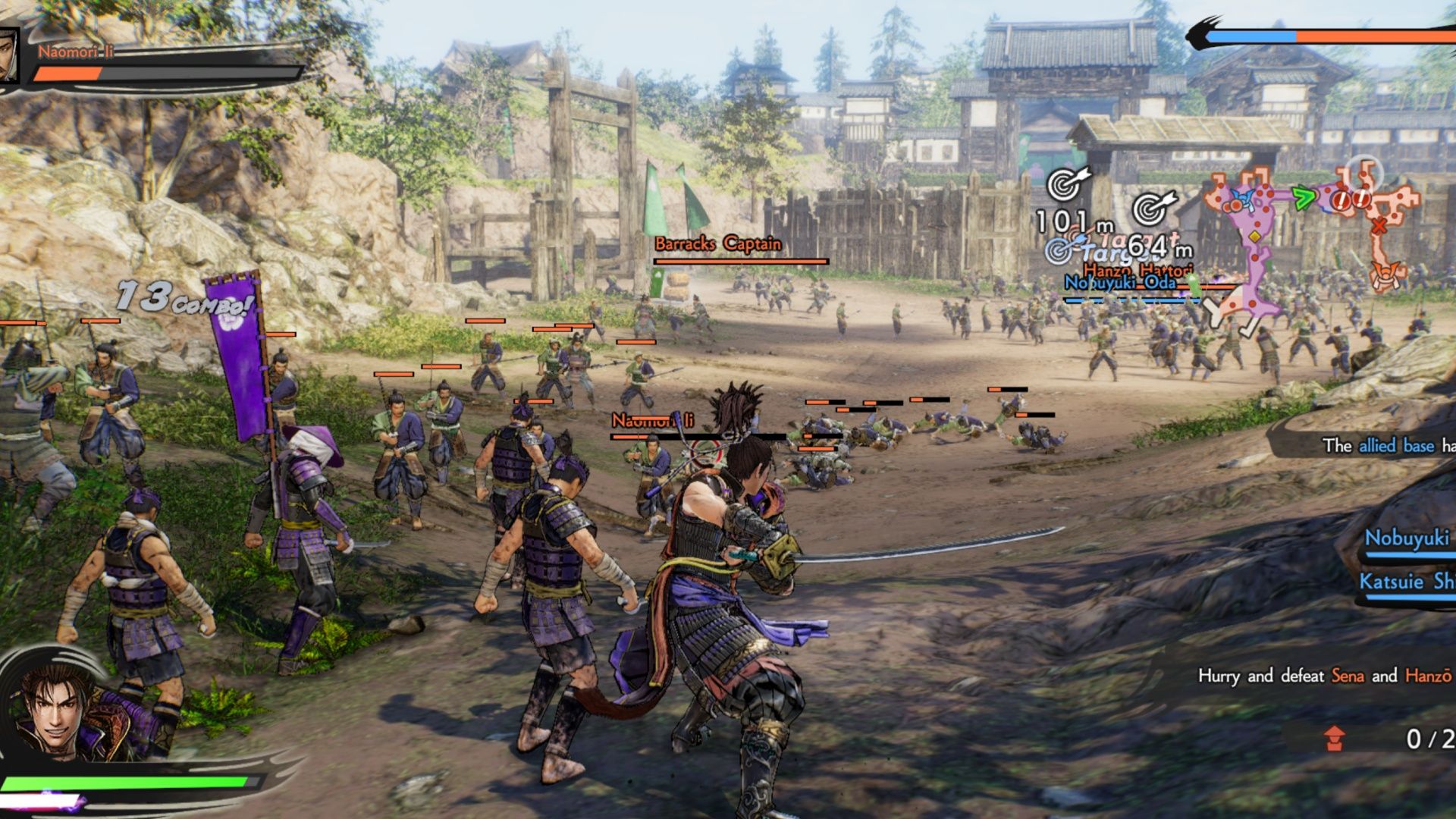
Task: Click the Nobuyuki Oda name label
Action: 1120,284
